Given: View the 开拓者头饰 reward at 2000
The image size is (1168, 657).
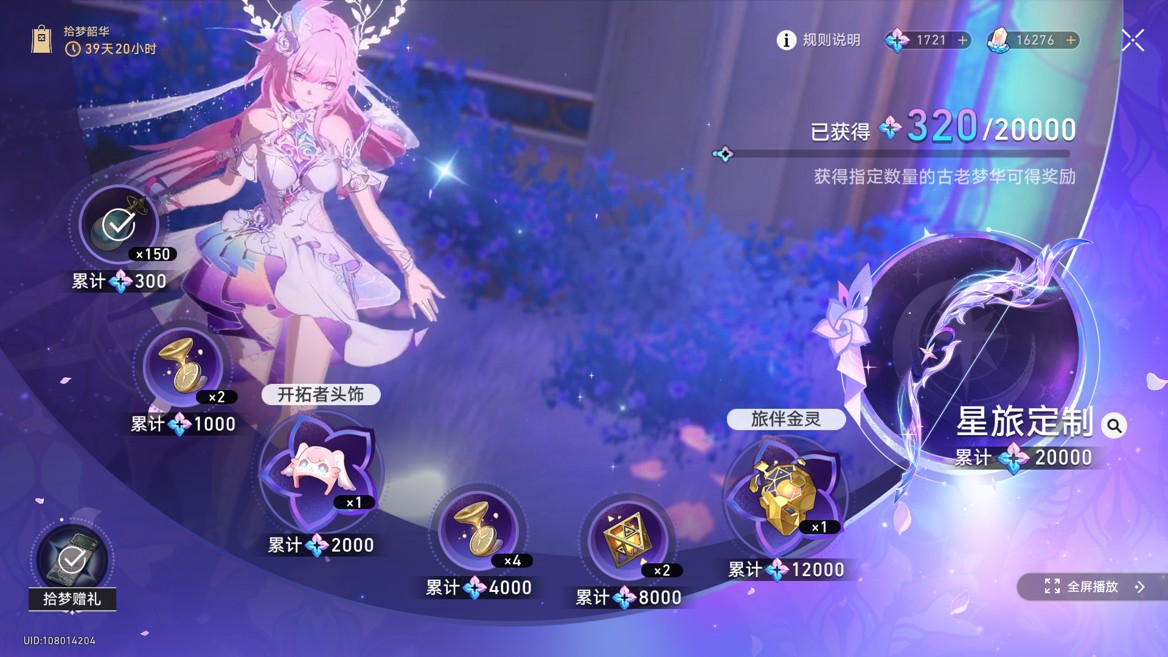Looking at the screenshot, I should pyautogui.click(x=319, y=470).
